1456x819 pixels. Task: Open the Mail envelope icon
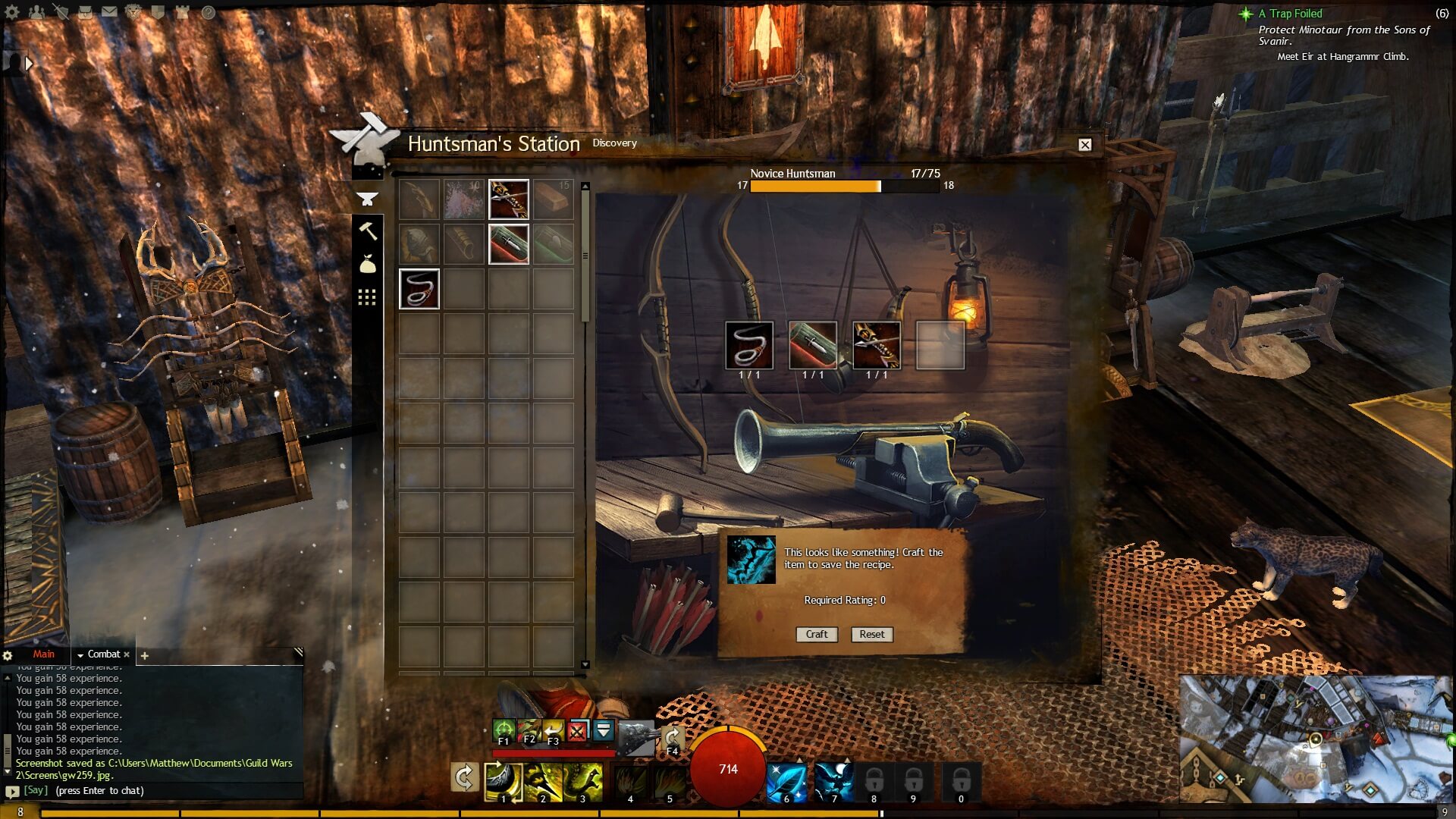tap(110, 12)
